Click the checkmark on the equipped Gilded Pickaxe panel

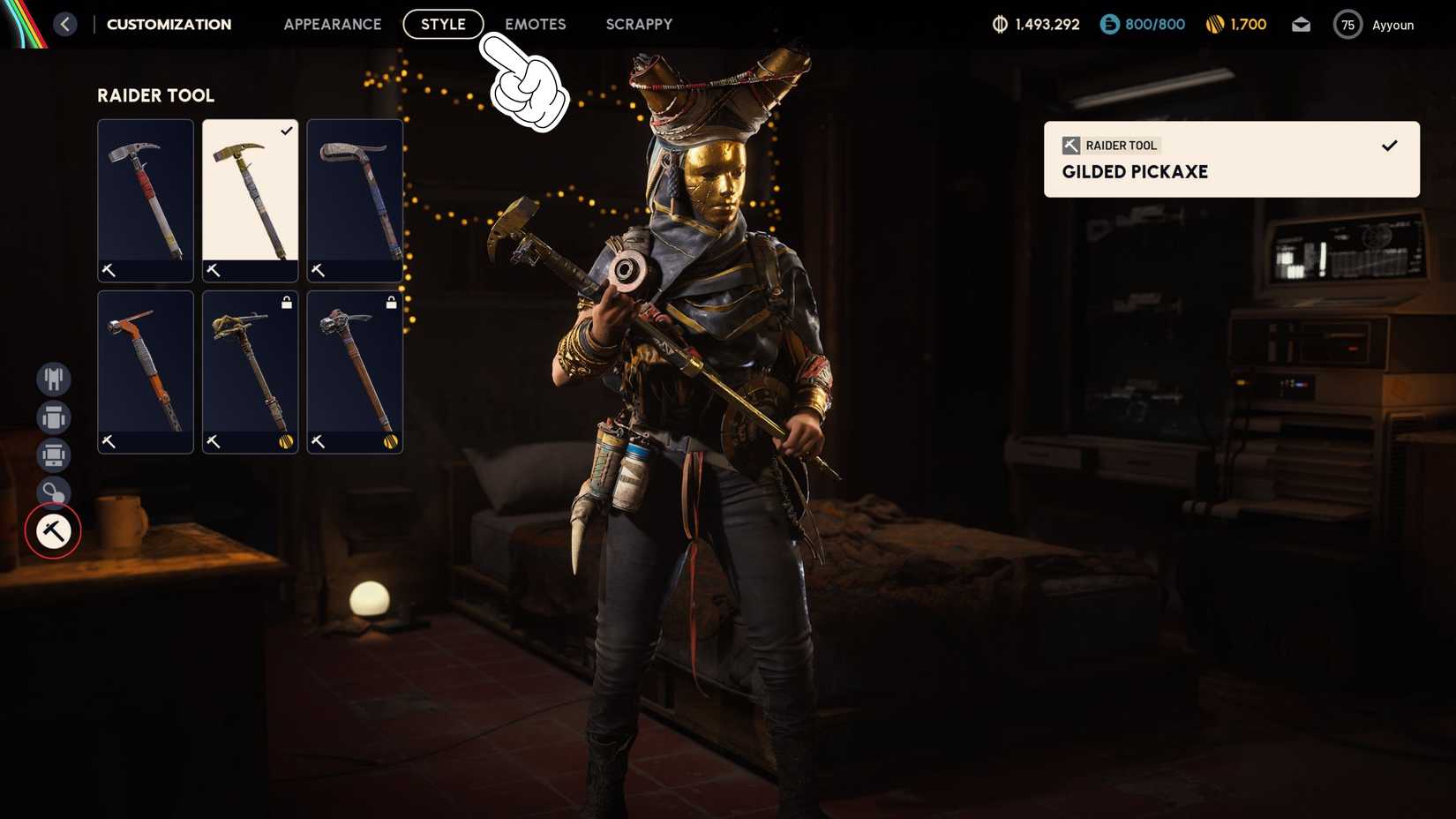point(1390,145)
